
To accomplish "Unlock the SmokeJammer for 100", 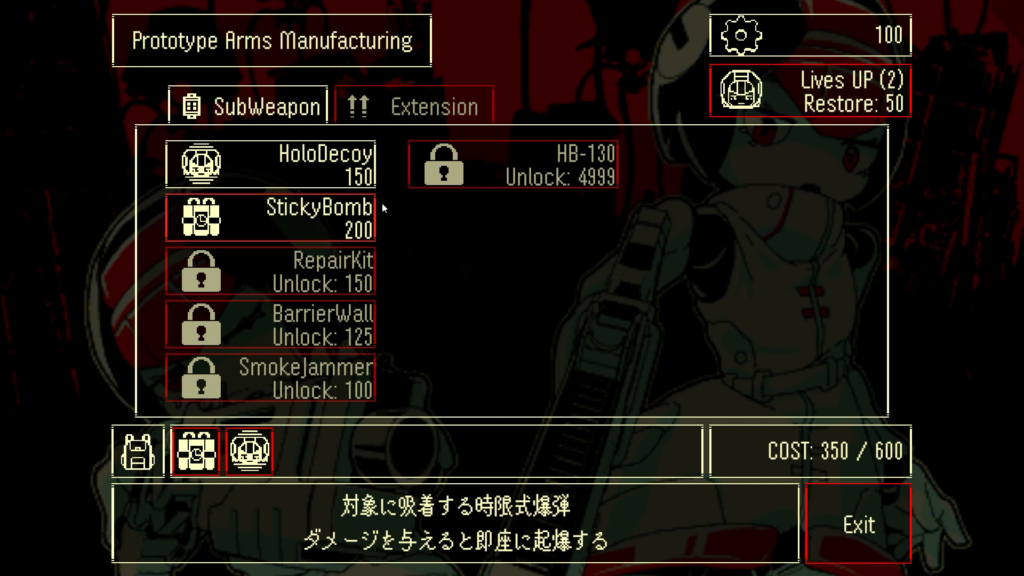I will pos(271,377).
